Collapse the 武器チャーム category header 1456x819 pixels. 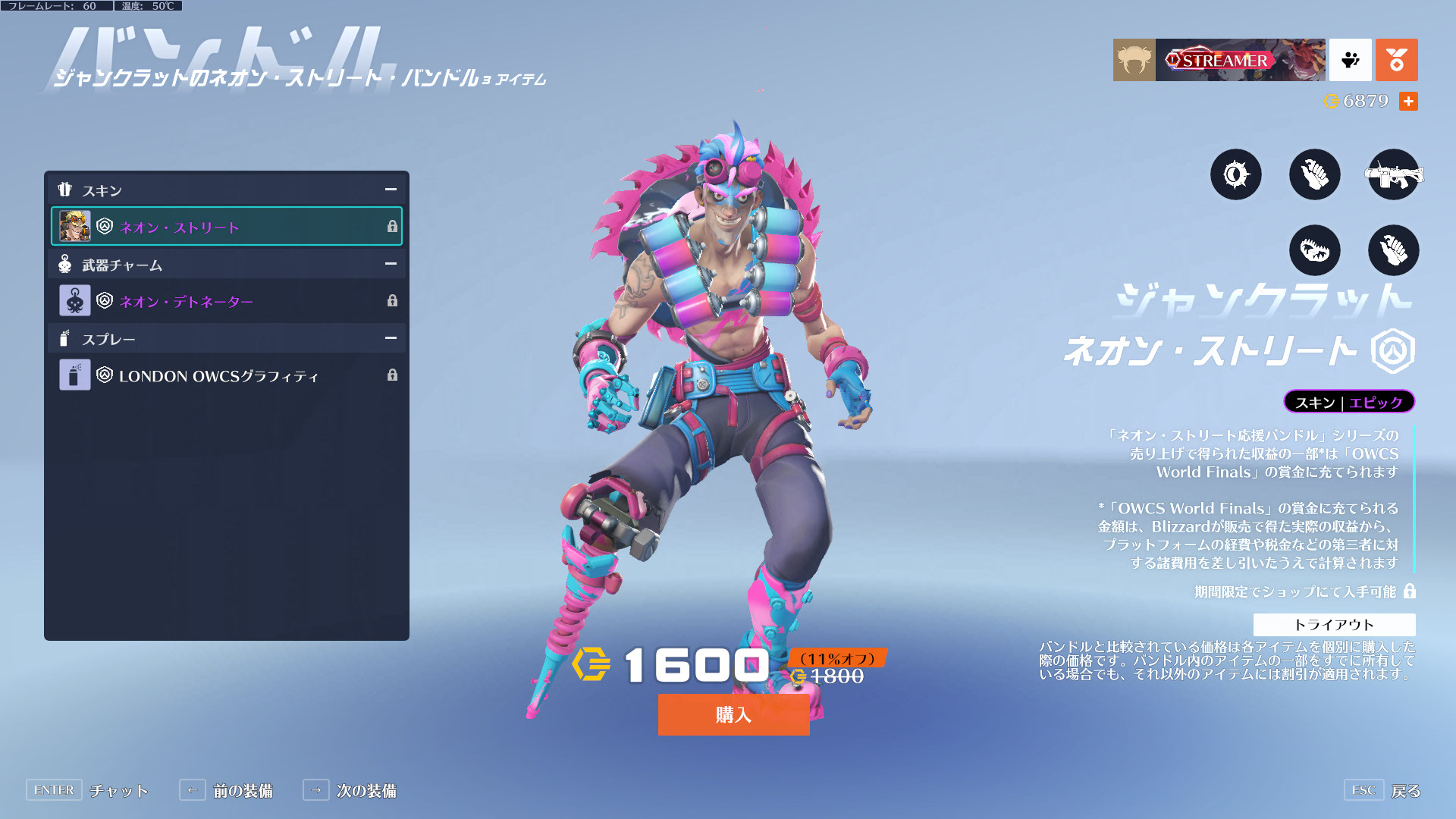[391, 264]
